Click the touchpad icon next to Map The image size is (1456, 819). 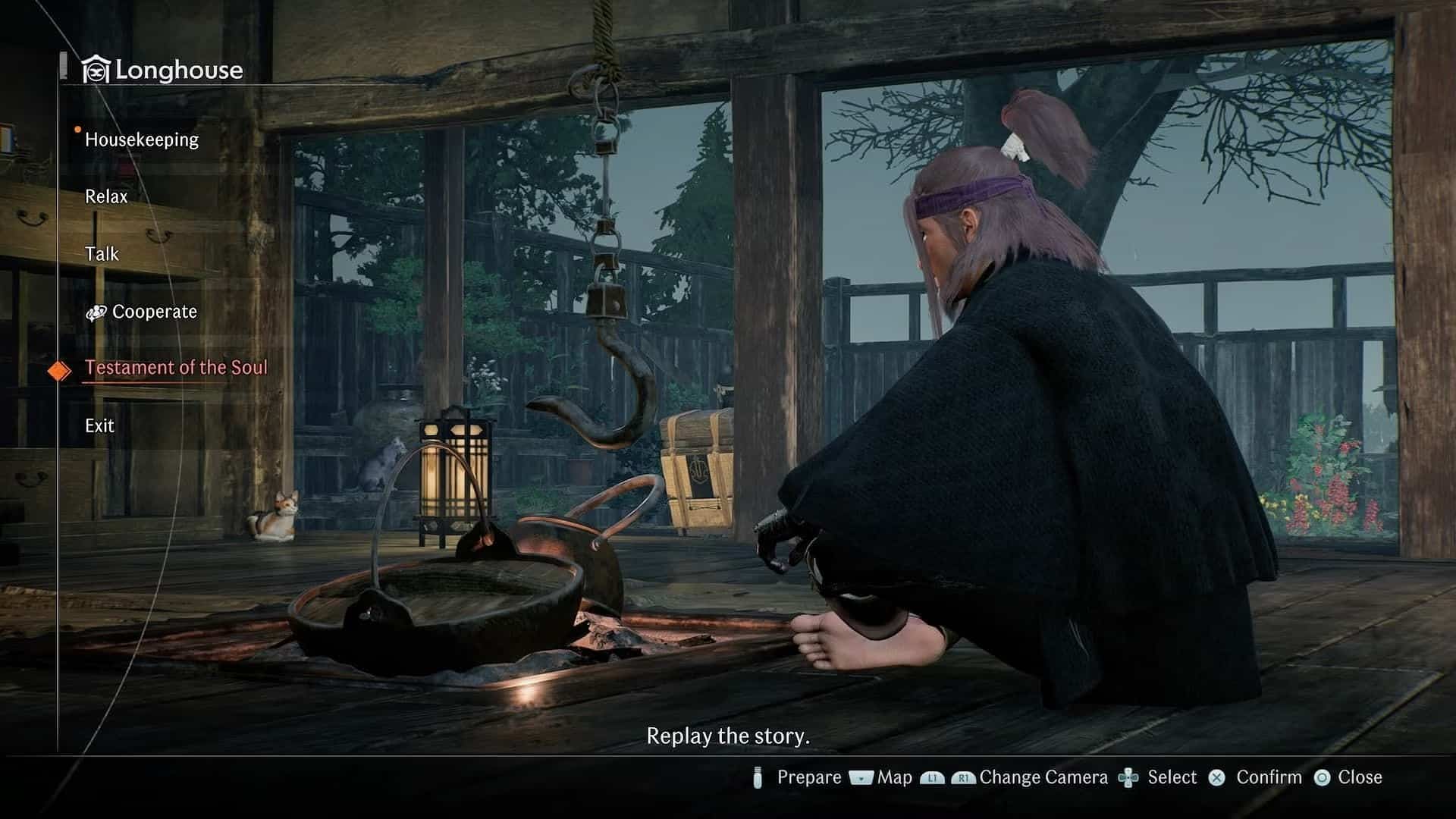coord(861,777)
